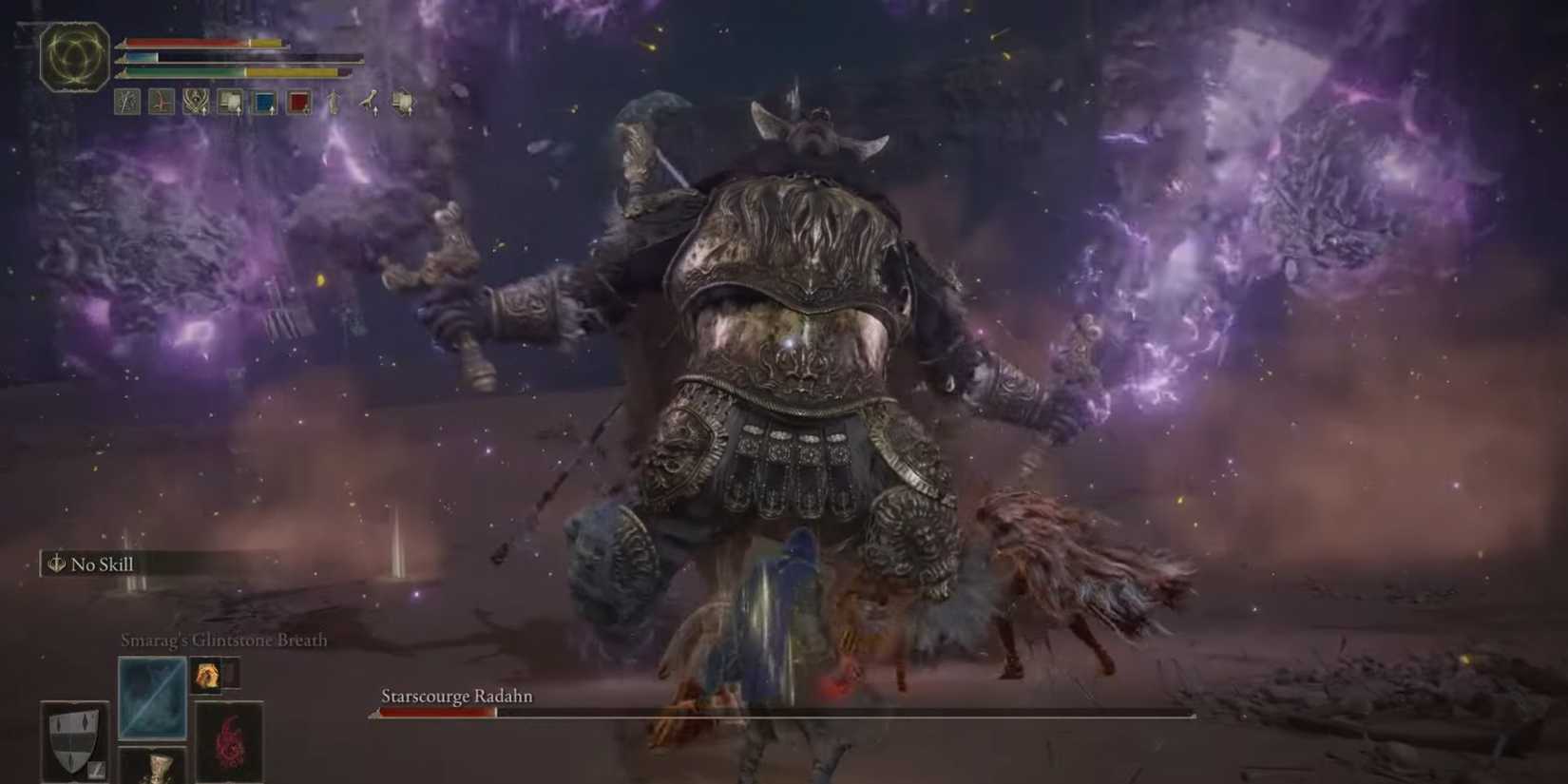Open the Smarag's Glintstone Breath spell icon
Screen dimensions: 1568x784
[x=152, y=697]
